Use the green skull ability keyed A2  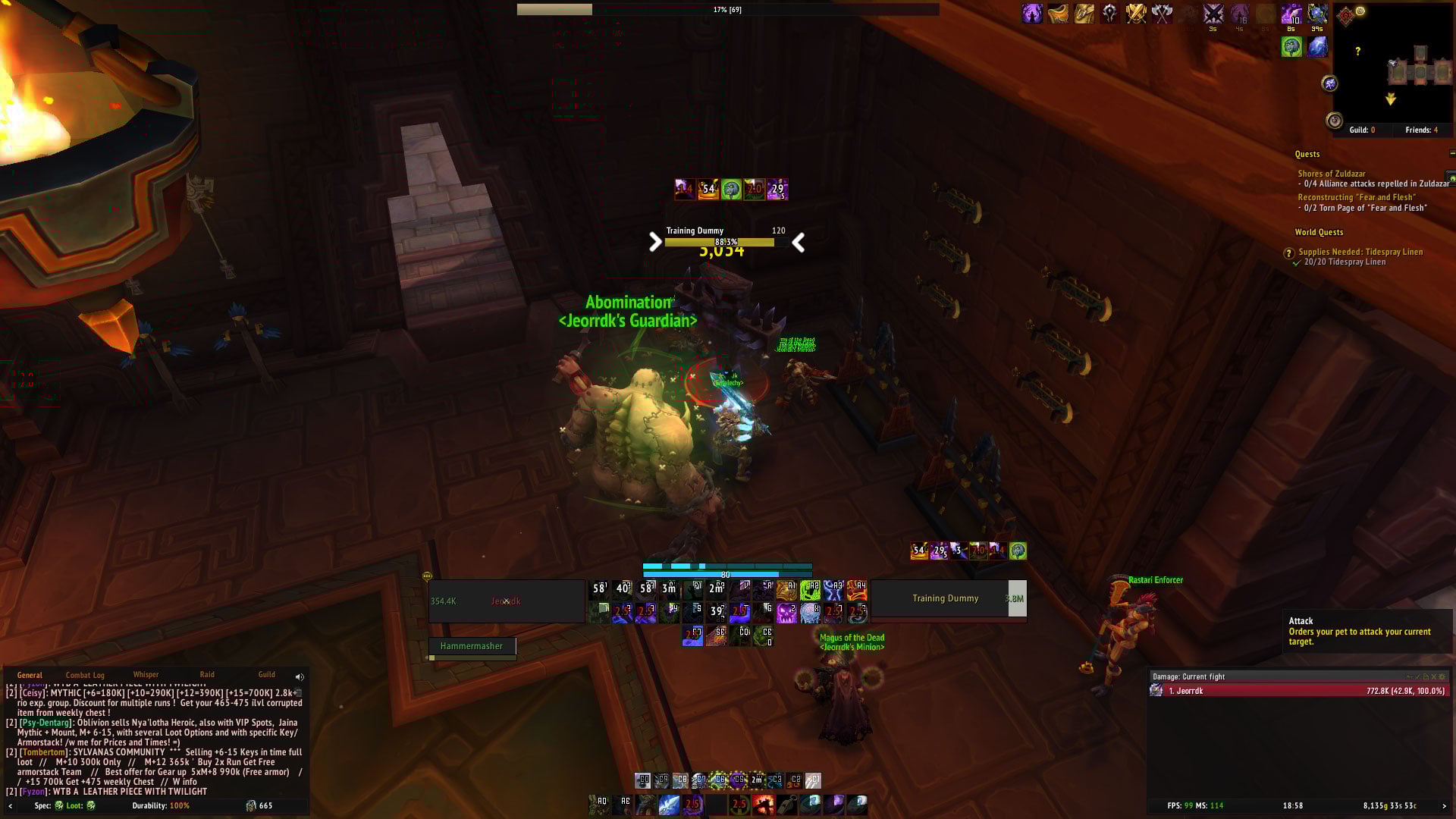point(810,590)
